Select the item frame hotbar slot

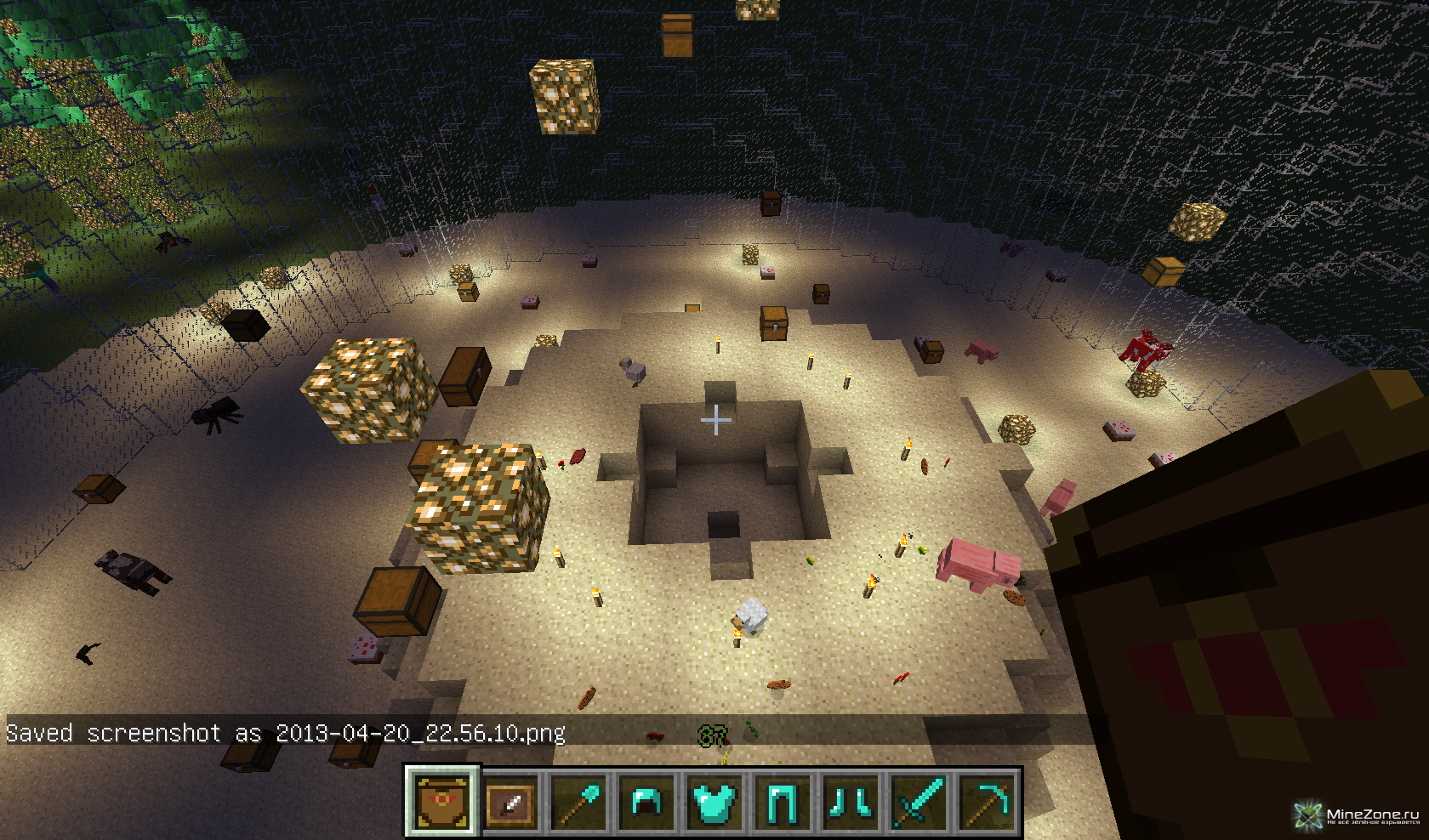pyautogui.click(x=511, y=803)
